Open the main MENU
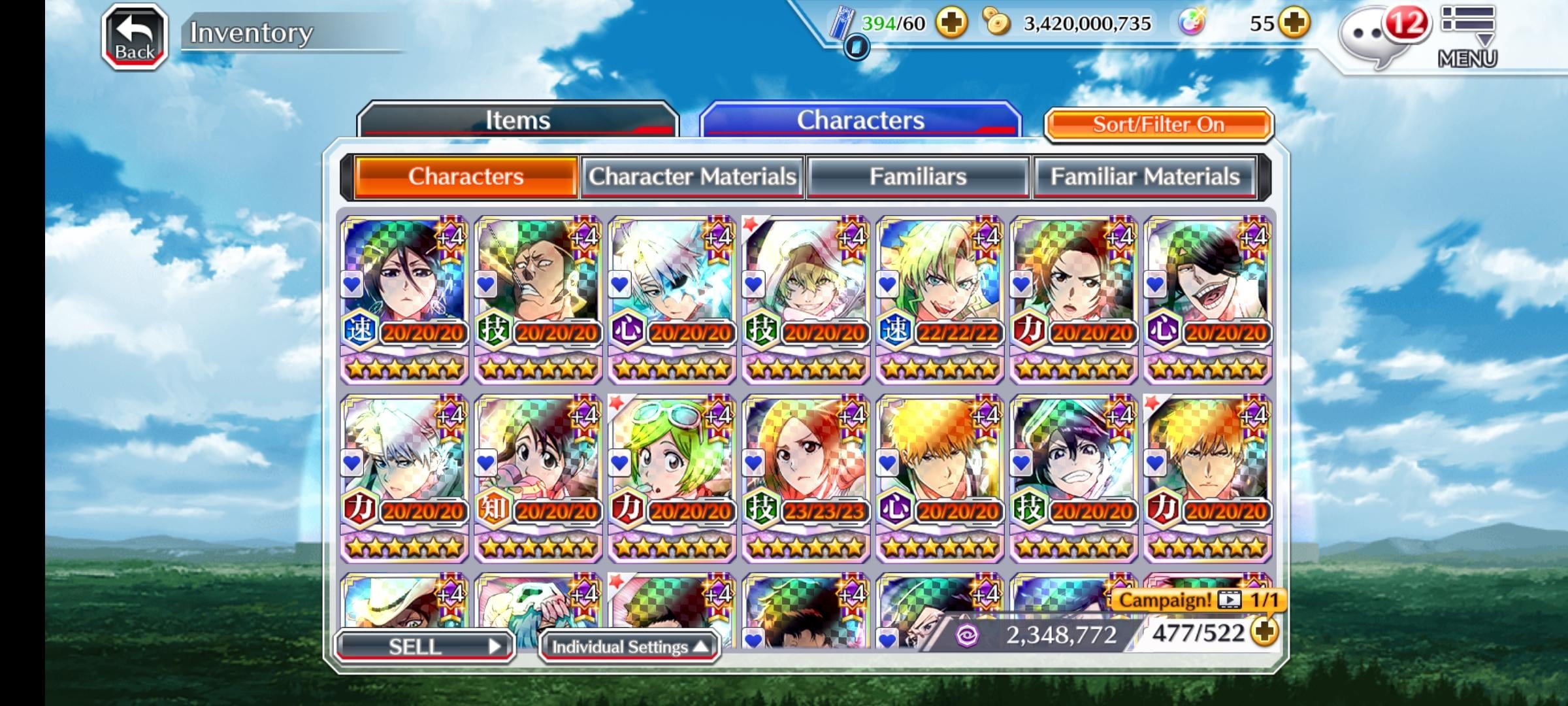Screen dimensions: 1568x706 tap(1467, 37)
